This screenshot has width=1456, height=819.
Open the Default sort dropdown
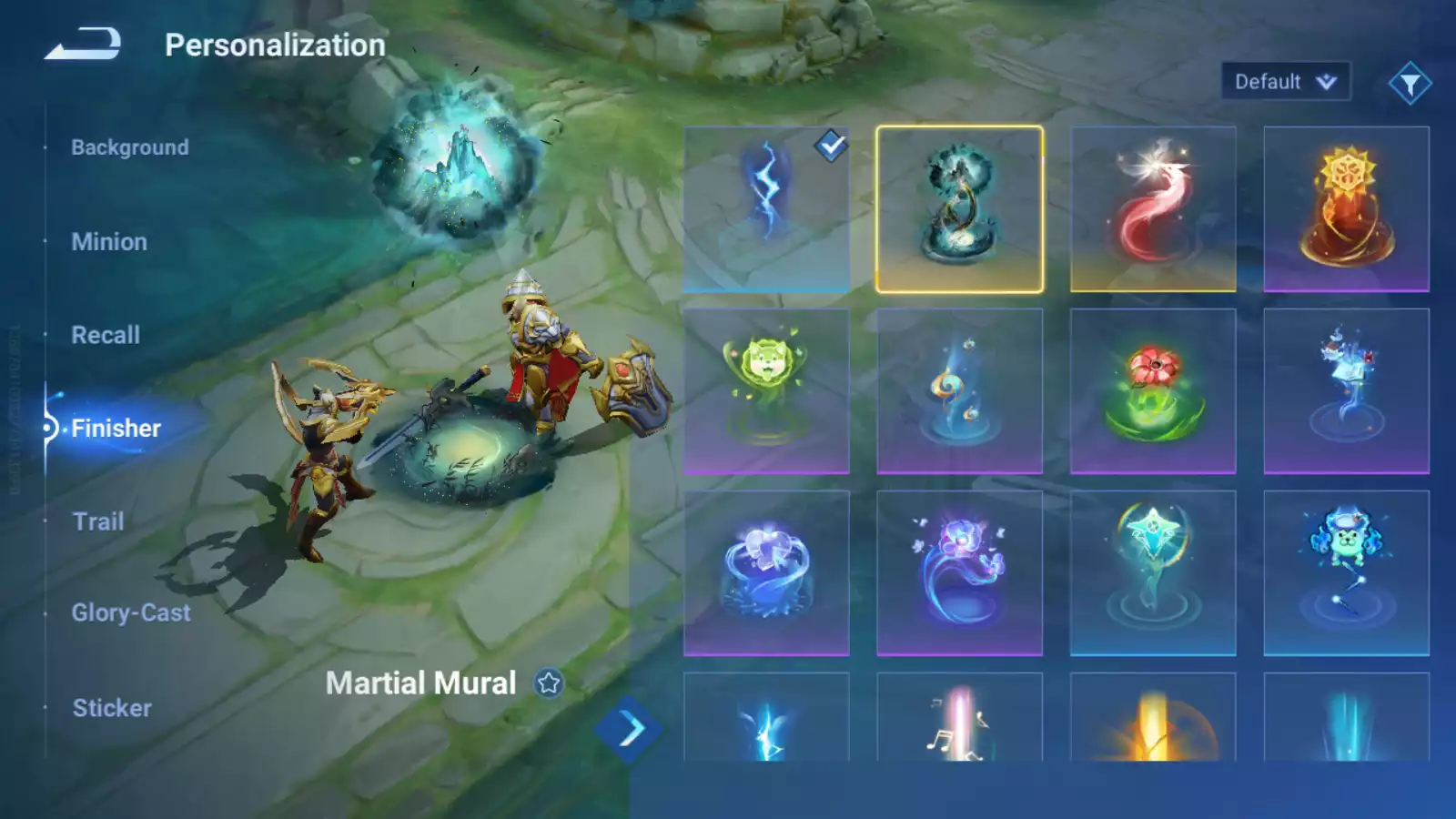[x=1285, y=82]
